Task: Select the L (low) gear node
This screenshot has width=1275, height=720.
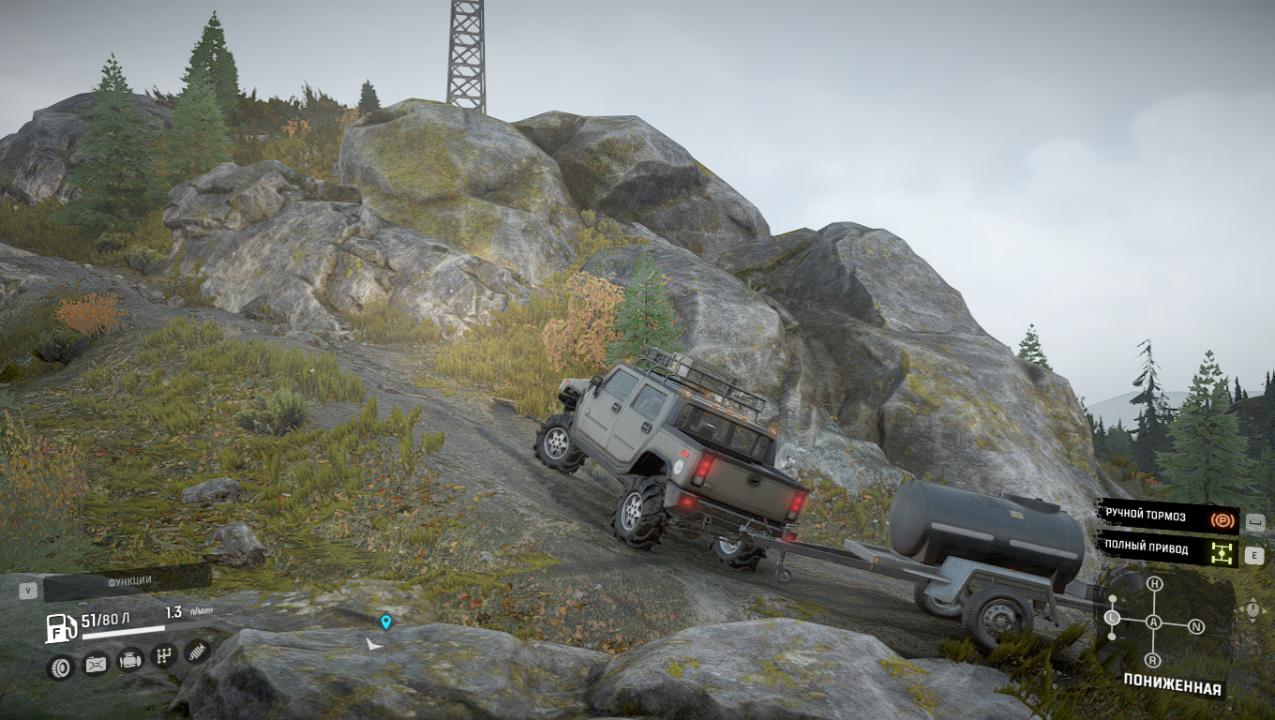Action: click(x=1112, y=620)
